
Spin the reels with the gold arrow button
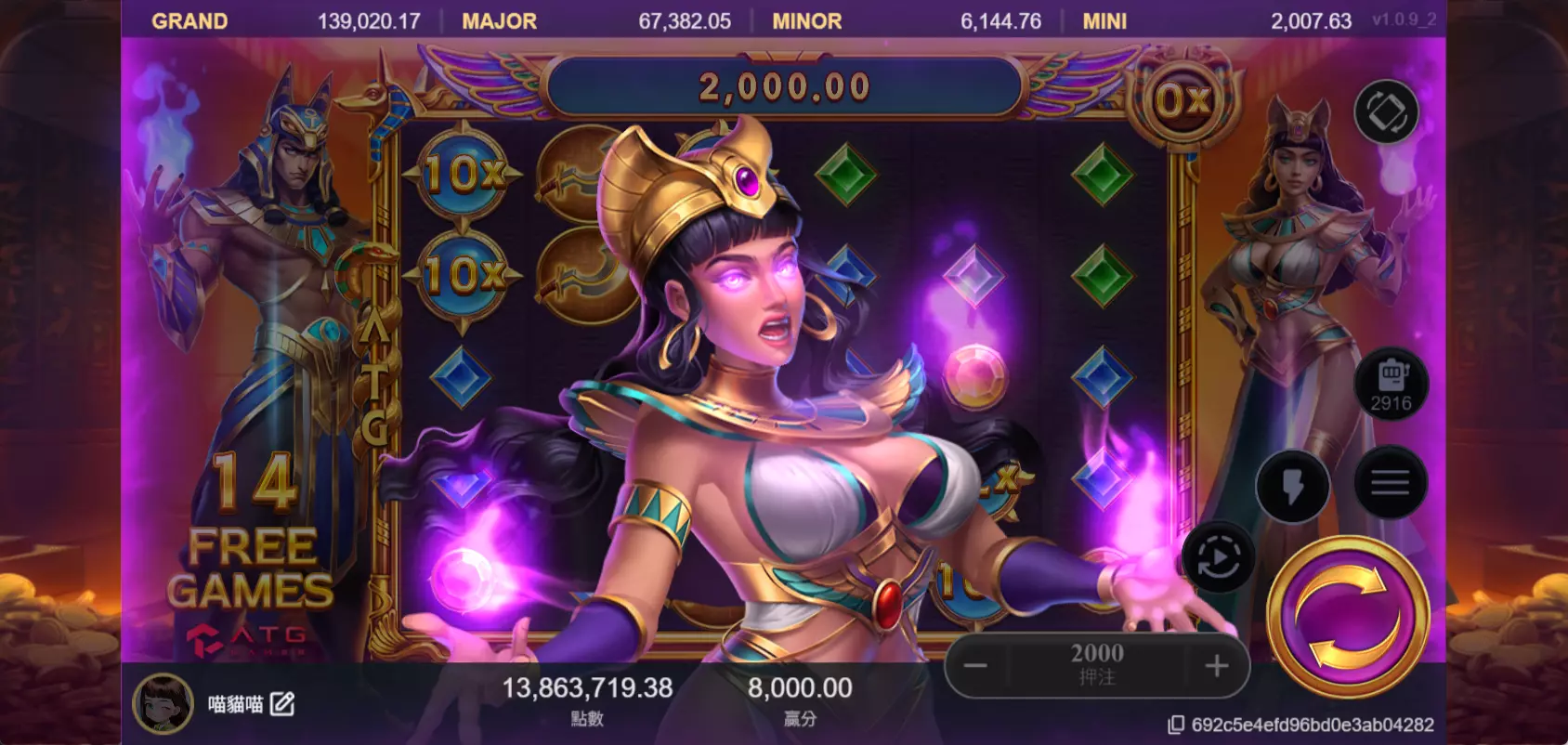coord(1347,615)
